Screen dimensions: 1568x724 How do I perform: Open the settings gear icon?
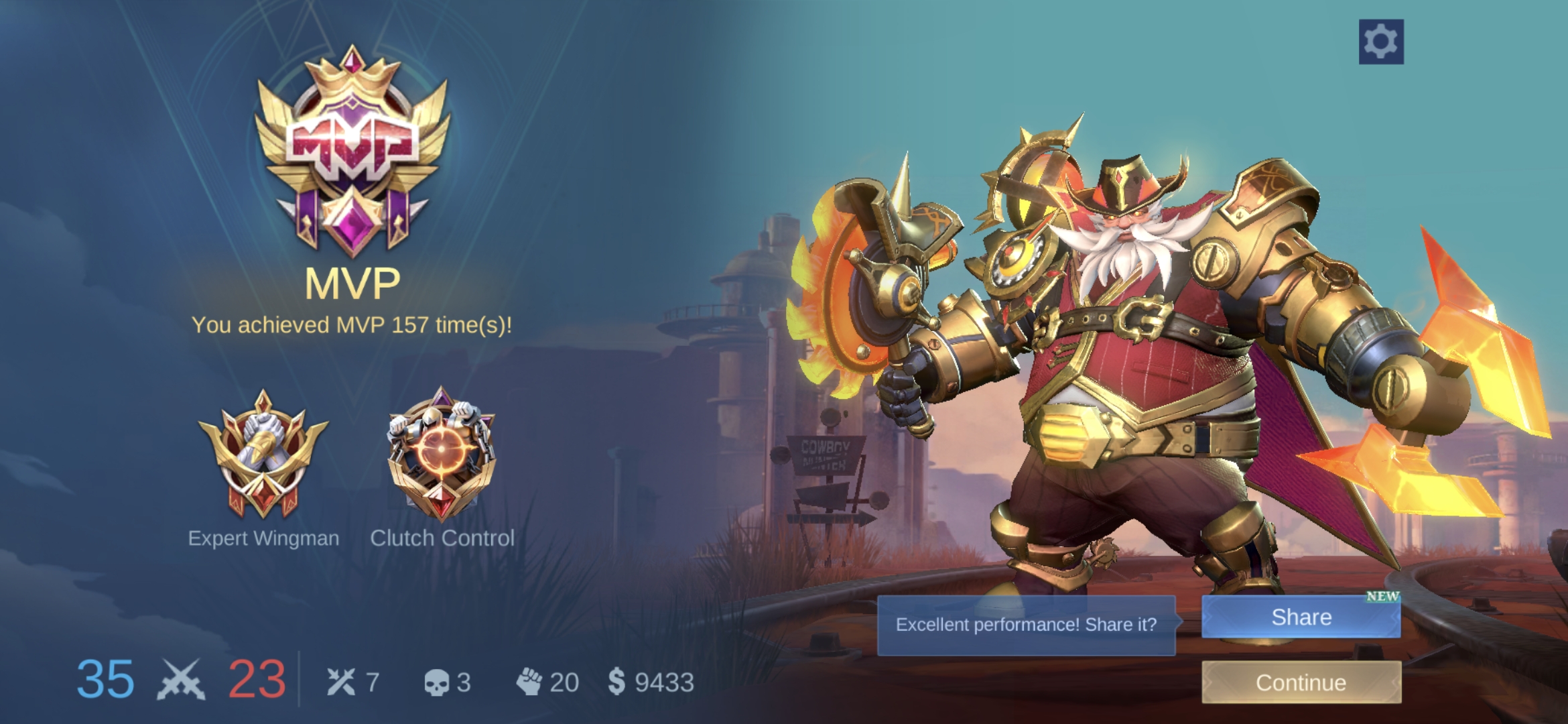1380,42
